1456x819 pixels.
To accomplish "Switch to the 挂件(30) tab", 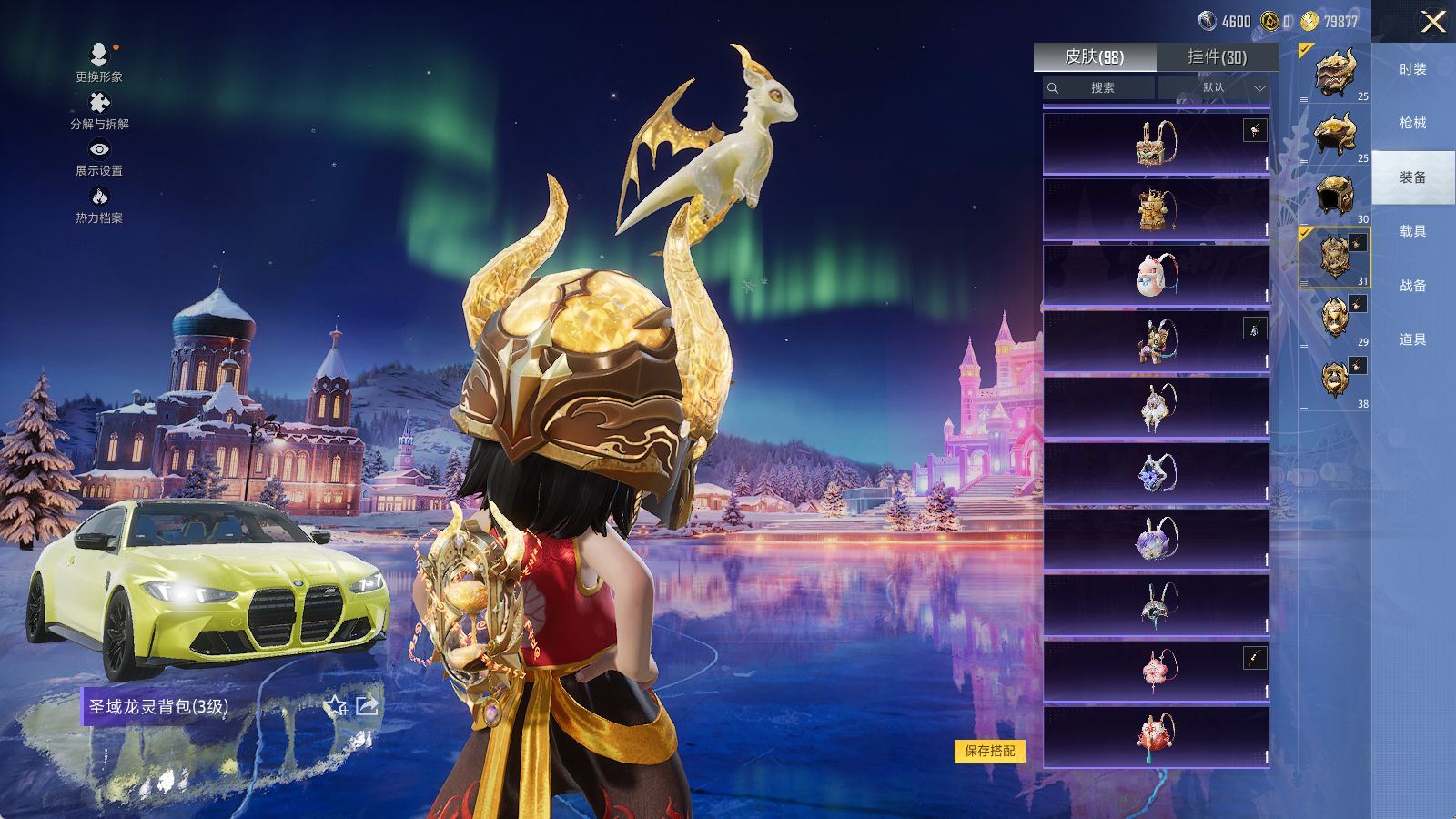I will [x=1217, y=57].
